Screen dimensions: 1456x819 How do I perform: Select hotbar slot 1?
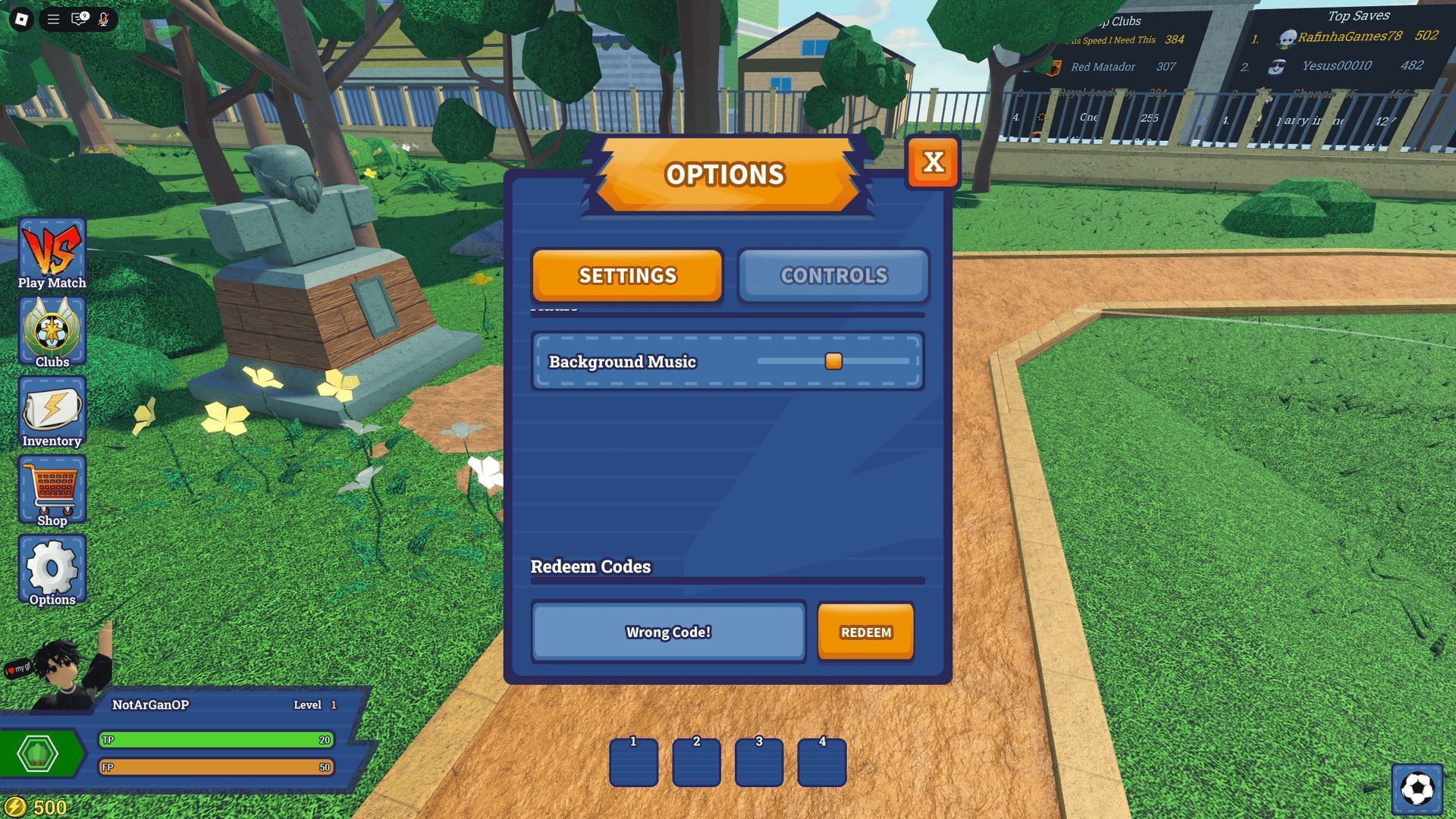(633, 762)
